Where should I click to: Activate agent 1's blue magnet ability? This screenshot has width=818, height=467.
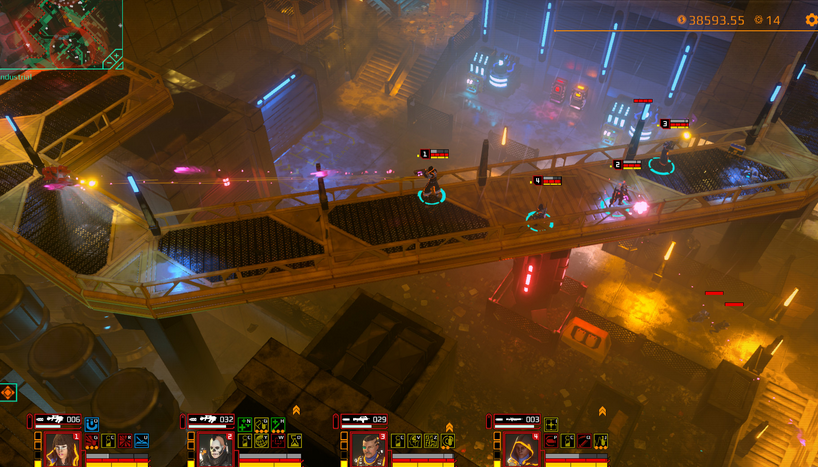pos(92,424)
